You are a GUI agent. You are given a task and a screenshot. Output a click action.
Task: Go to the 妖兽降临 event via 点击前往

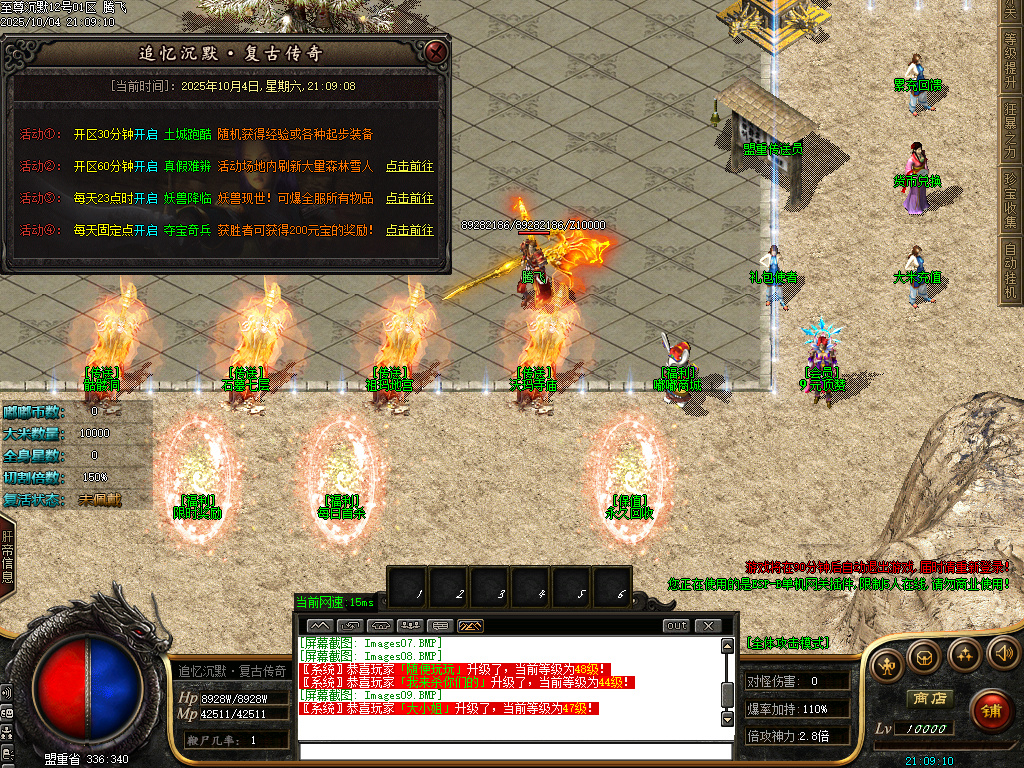click(410, 198)
